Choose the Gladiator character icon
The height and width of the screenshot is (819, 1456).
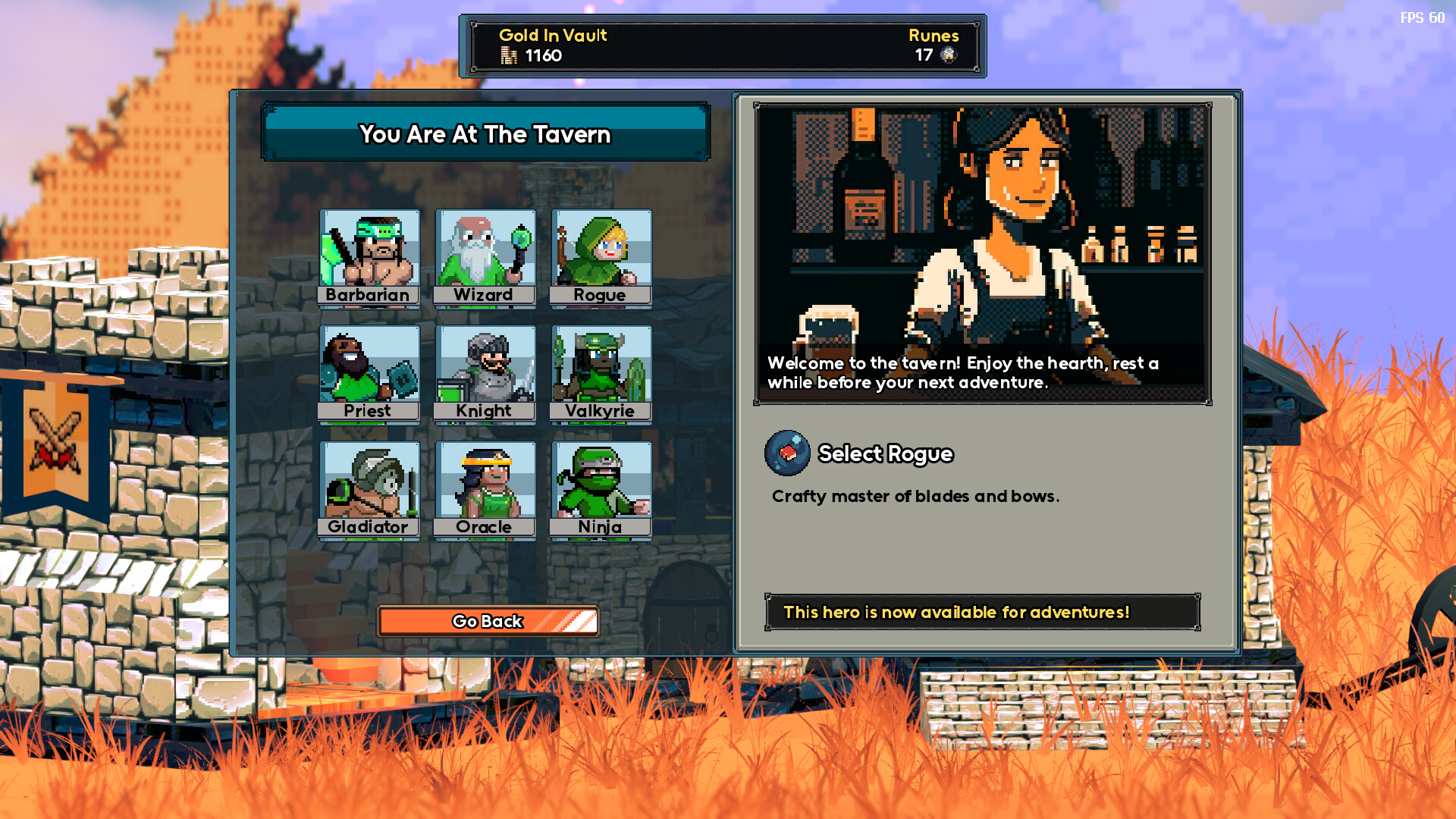370,484
